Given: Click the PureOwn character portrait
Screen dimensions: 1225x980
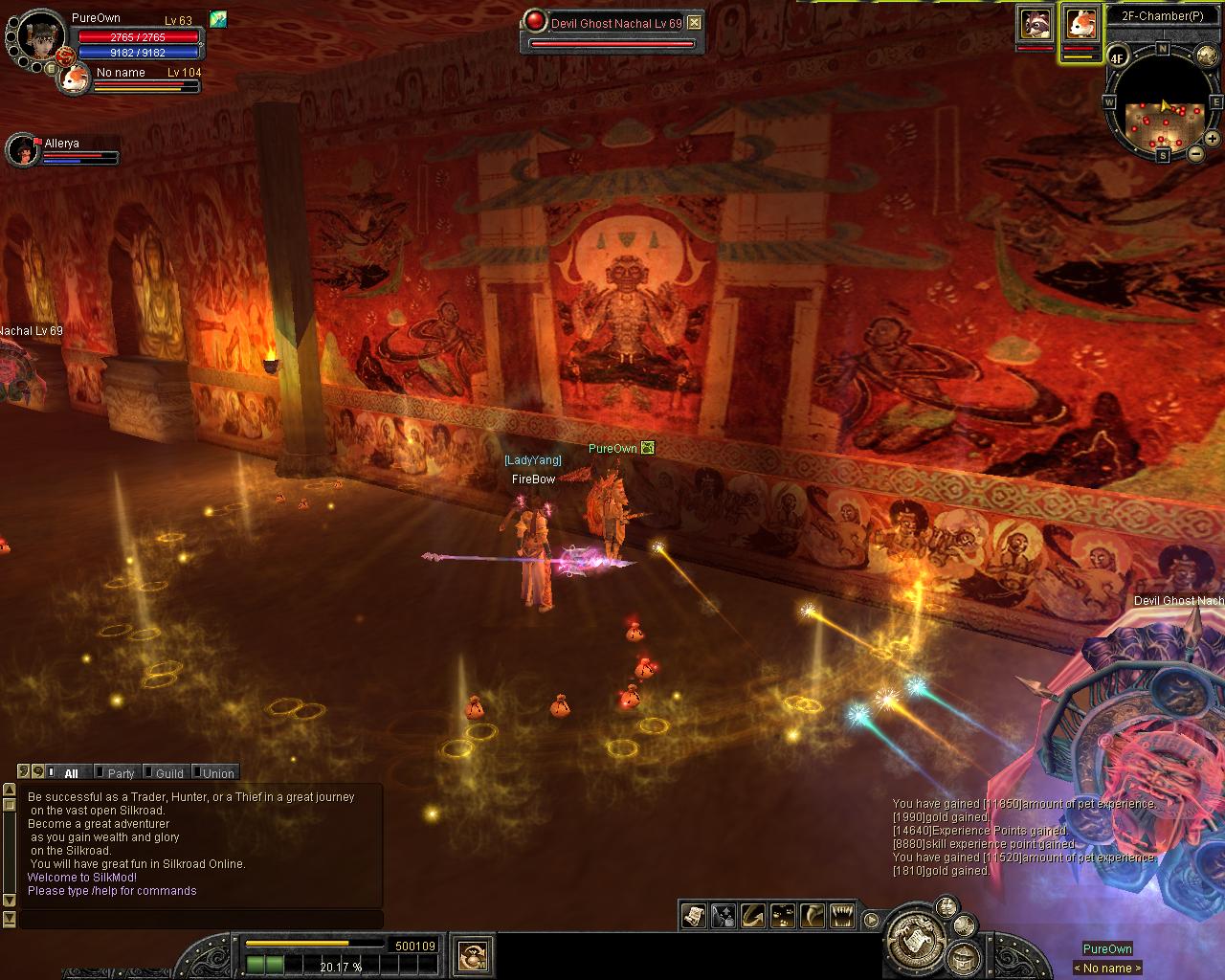Looking at the screenshot, I should (40, 36).
